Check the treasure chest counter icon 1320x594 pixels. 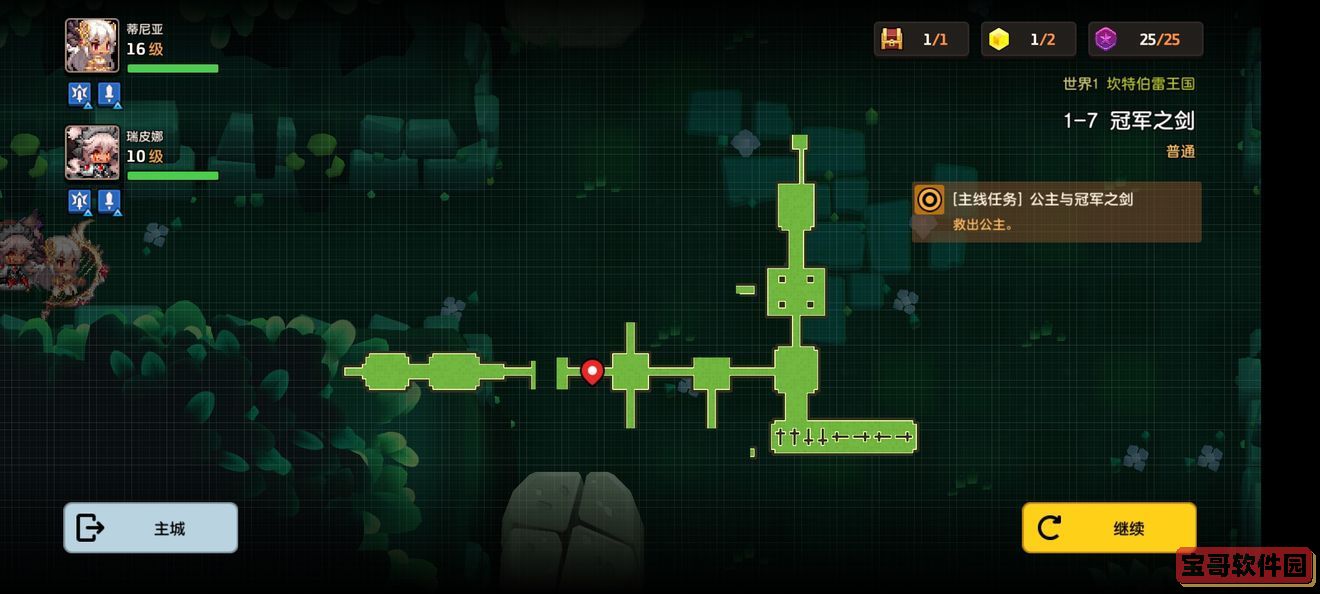891,39
